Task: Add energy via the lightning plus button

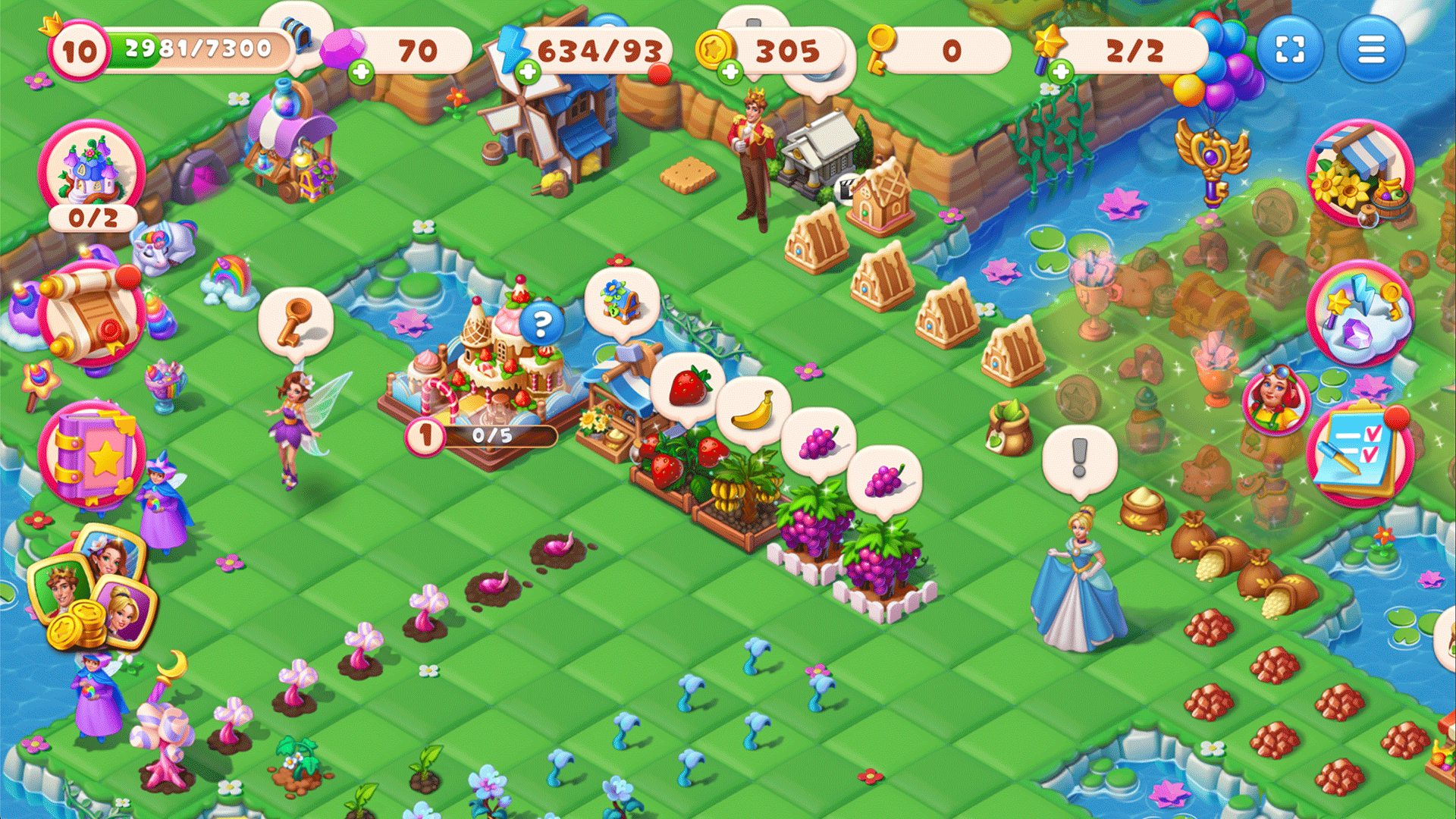Action: point(527,74)
